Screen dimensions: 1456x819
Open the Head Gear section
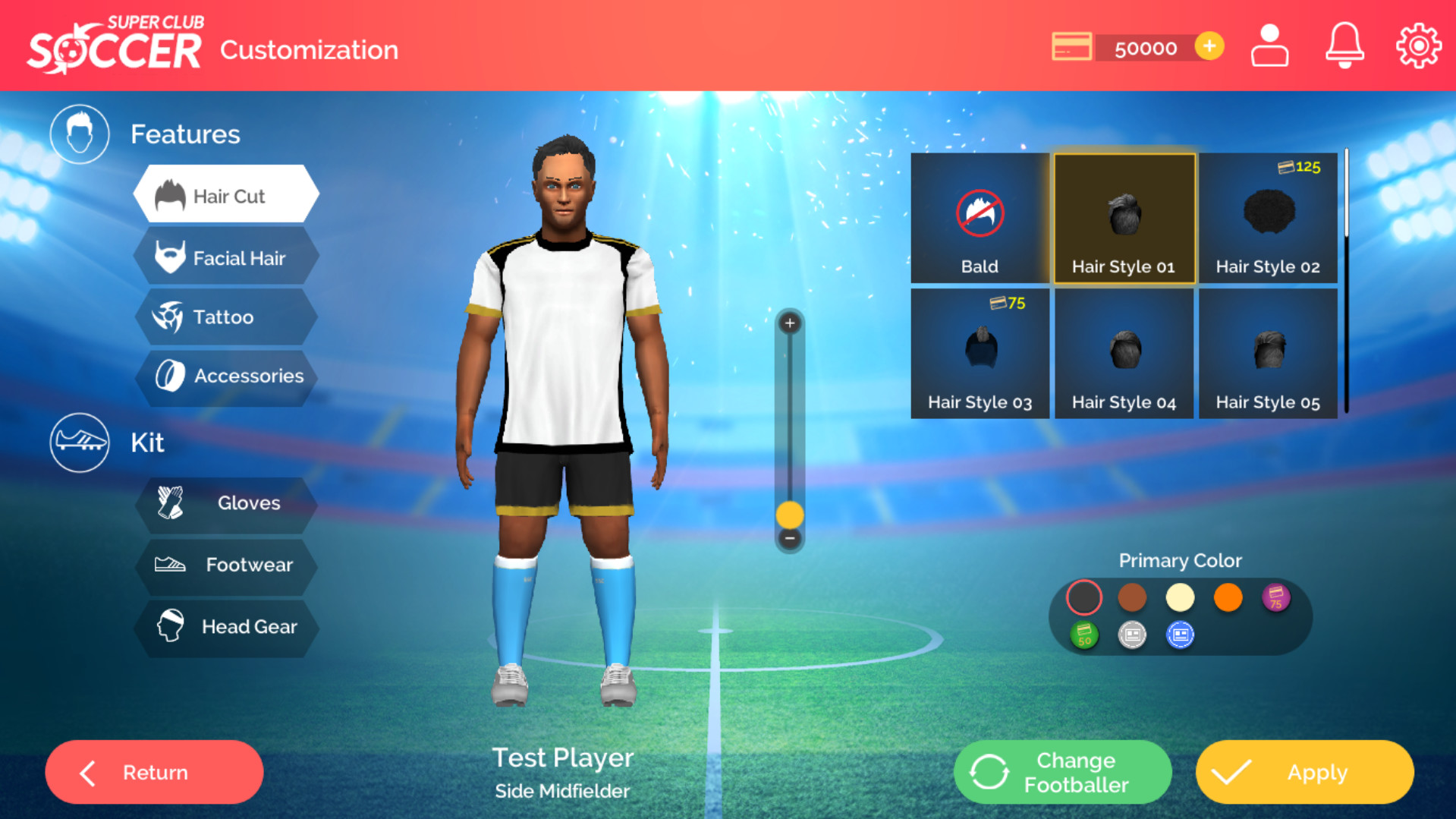click(x=226, y=627)
